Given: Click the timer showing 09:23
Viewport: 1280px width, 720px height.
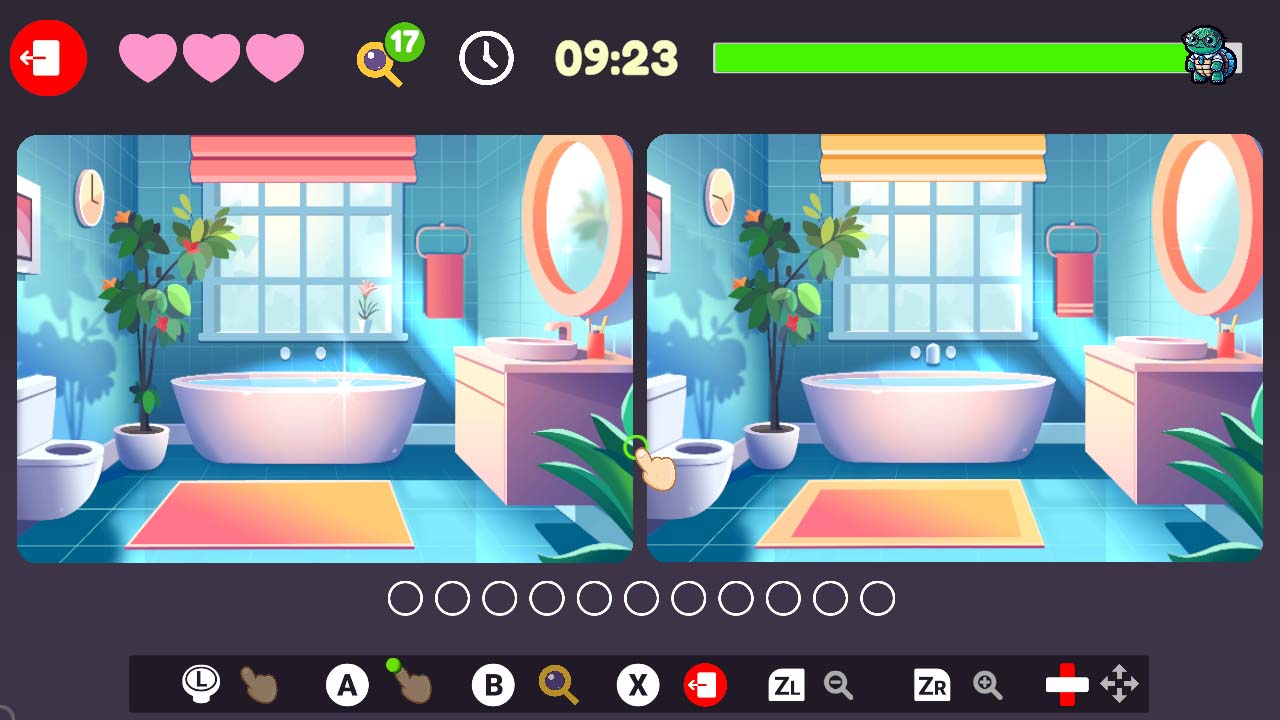Looking at the screenshot, I should click(617, 58).
